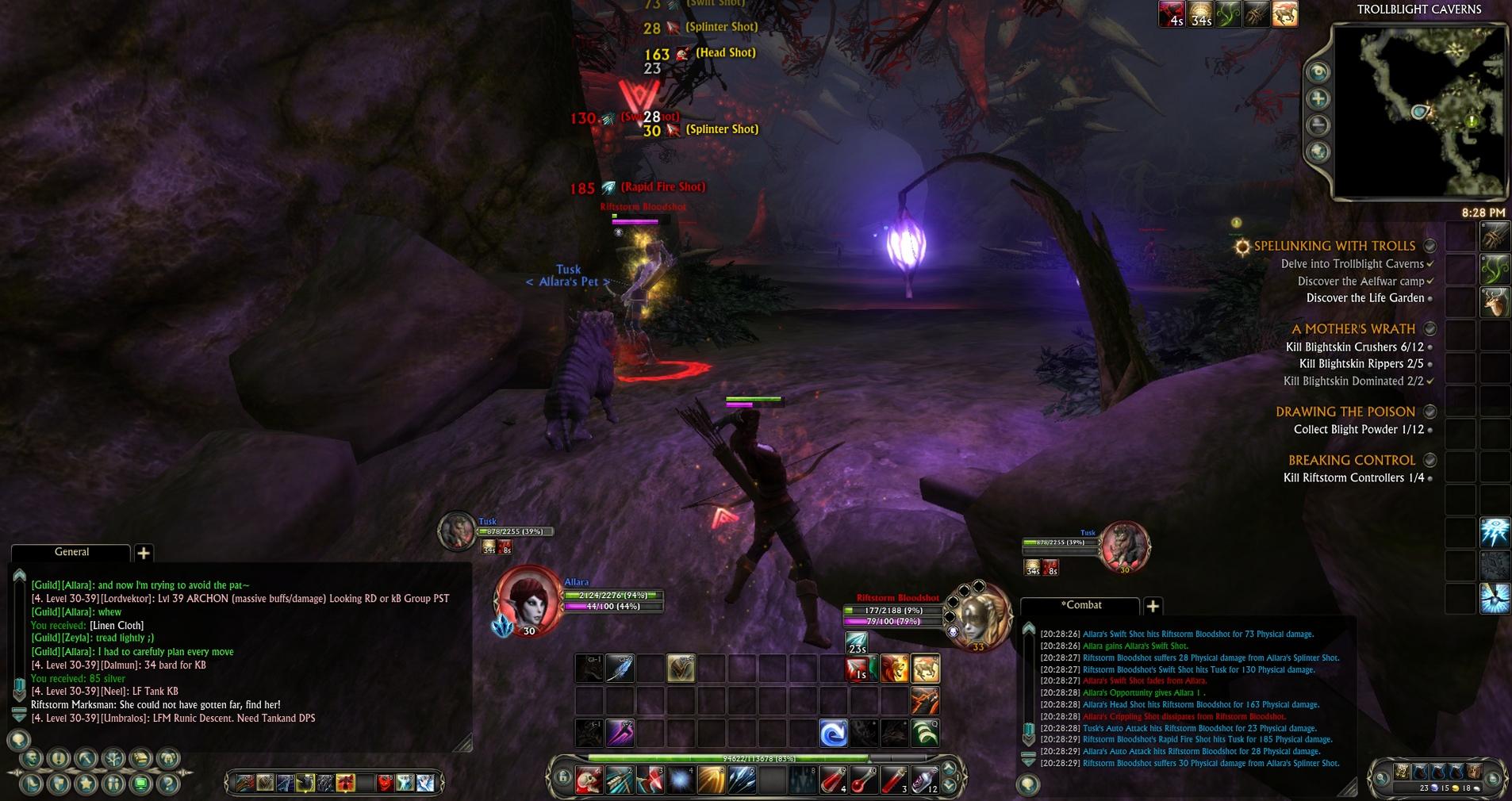Image resolution: width=1512 pixels, height=801 pixels.
Task: Click the green stag icon on the right sidebar
Action: coord(1495,302)
